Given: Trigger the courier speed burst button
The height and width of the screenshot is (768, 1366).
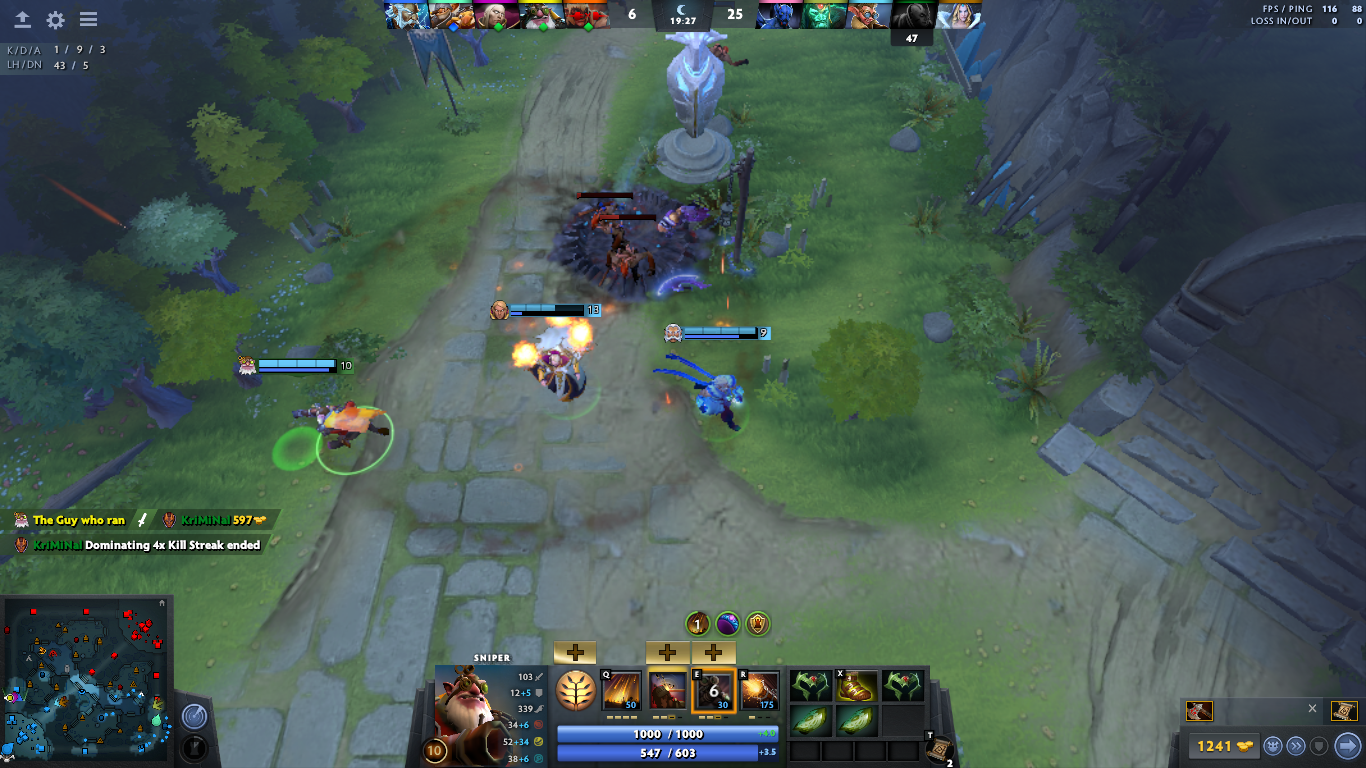Looking at the screenshot, I should pyautogui.click(x=1296, y=745).
